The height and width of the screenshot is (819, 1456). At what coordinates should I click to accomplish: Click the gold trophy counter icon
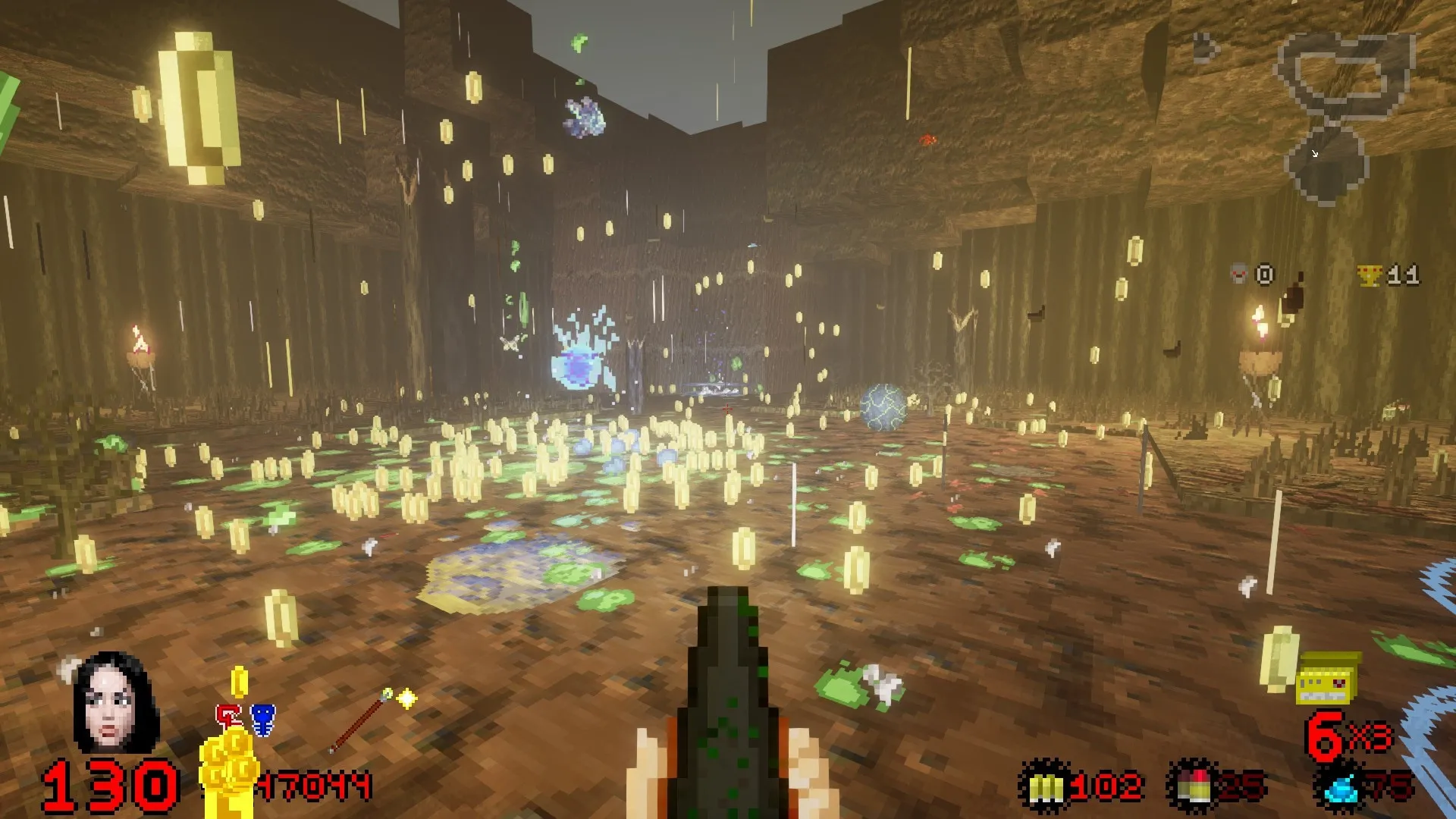pyautogui.click(x=1370, y=275)
